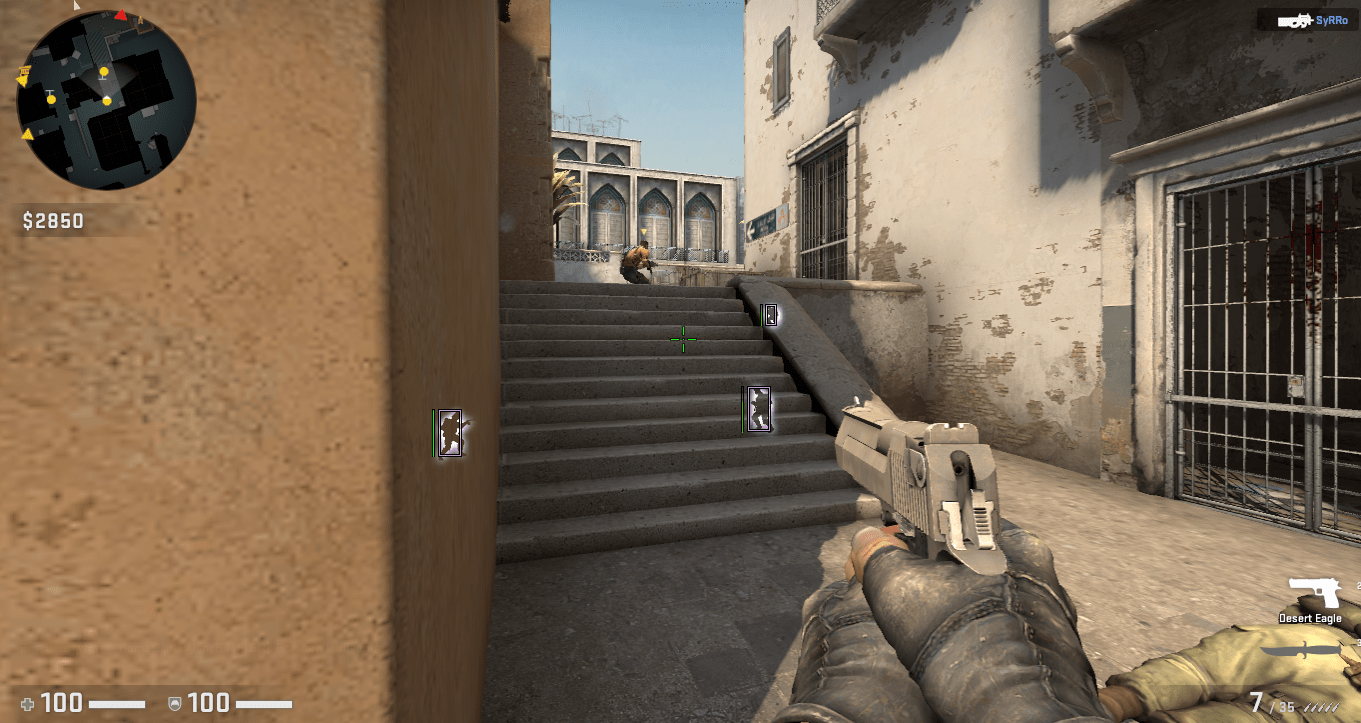Click the dropped bomb icon on the minimap
The image size is (1361, 723).
click(x=25, y=71)
